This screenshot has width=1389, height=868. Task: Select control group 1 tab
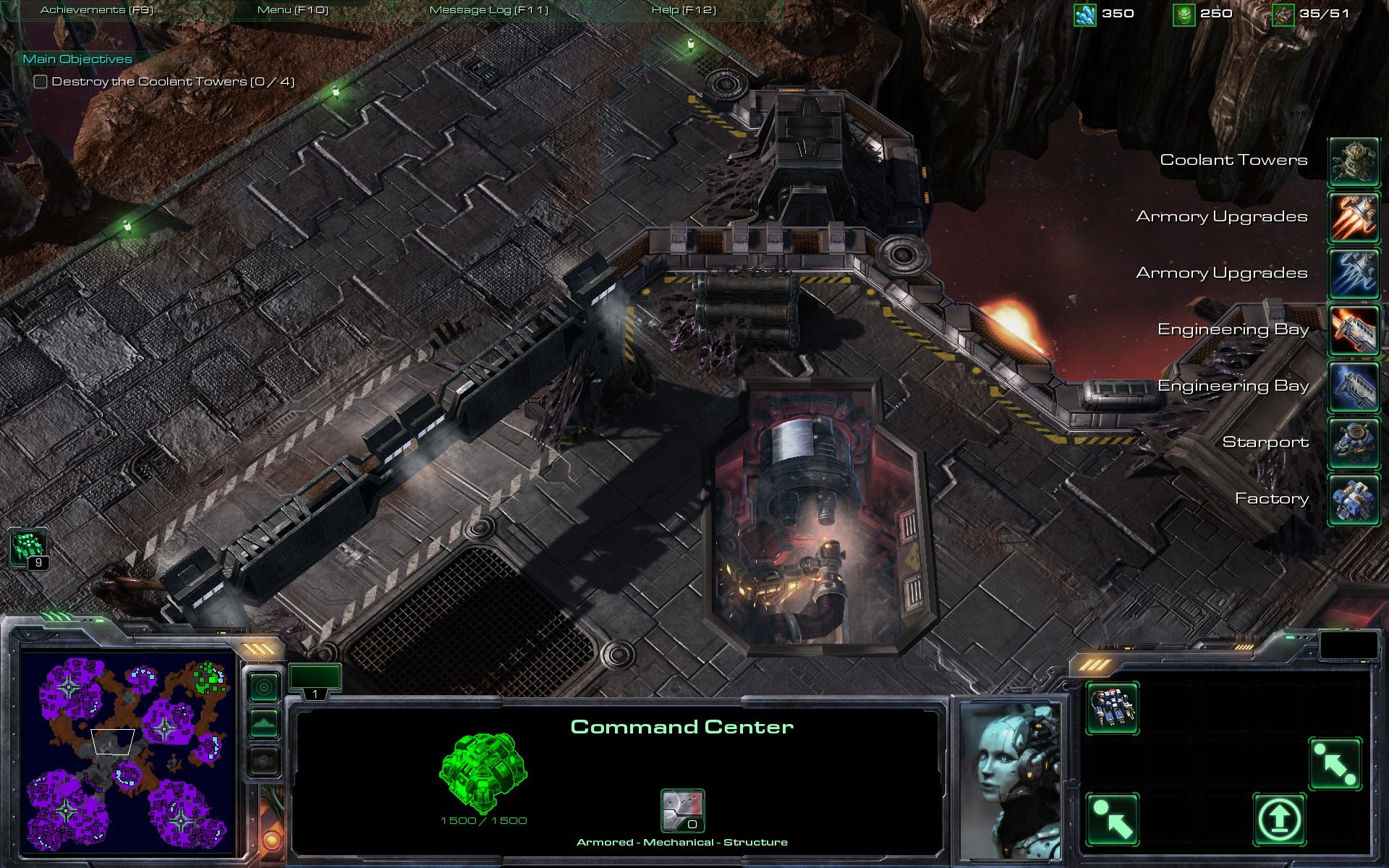(x=315, y=681)
